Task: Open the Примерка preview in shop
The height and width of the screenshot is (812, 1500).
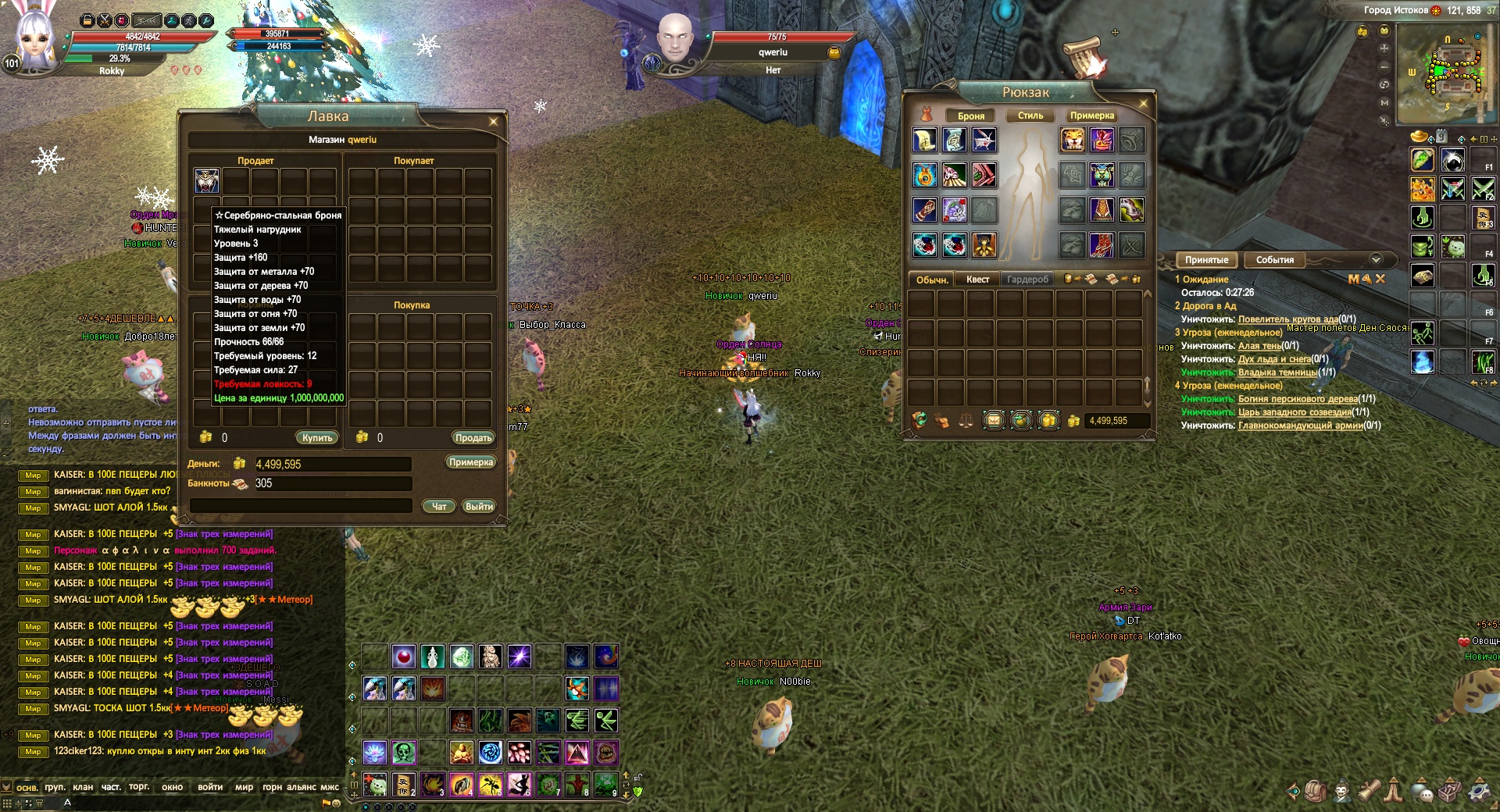Action: click(471, 462)
